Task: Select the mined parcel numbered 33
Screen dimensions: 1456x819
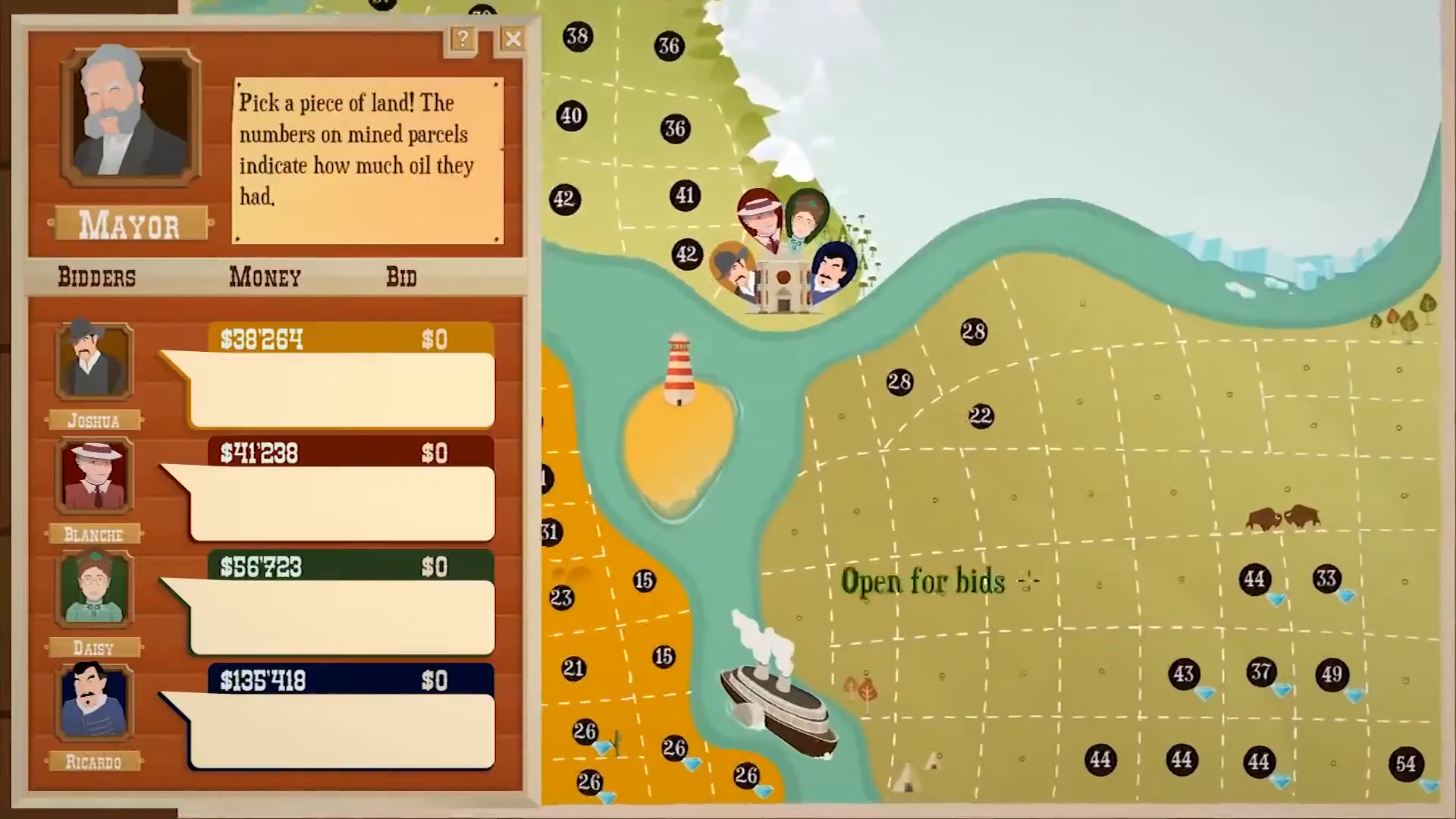Action: [x=1326, y=579]
